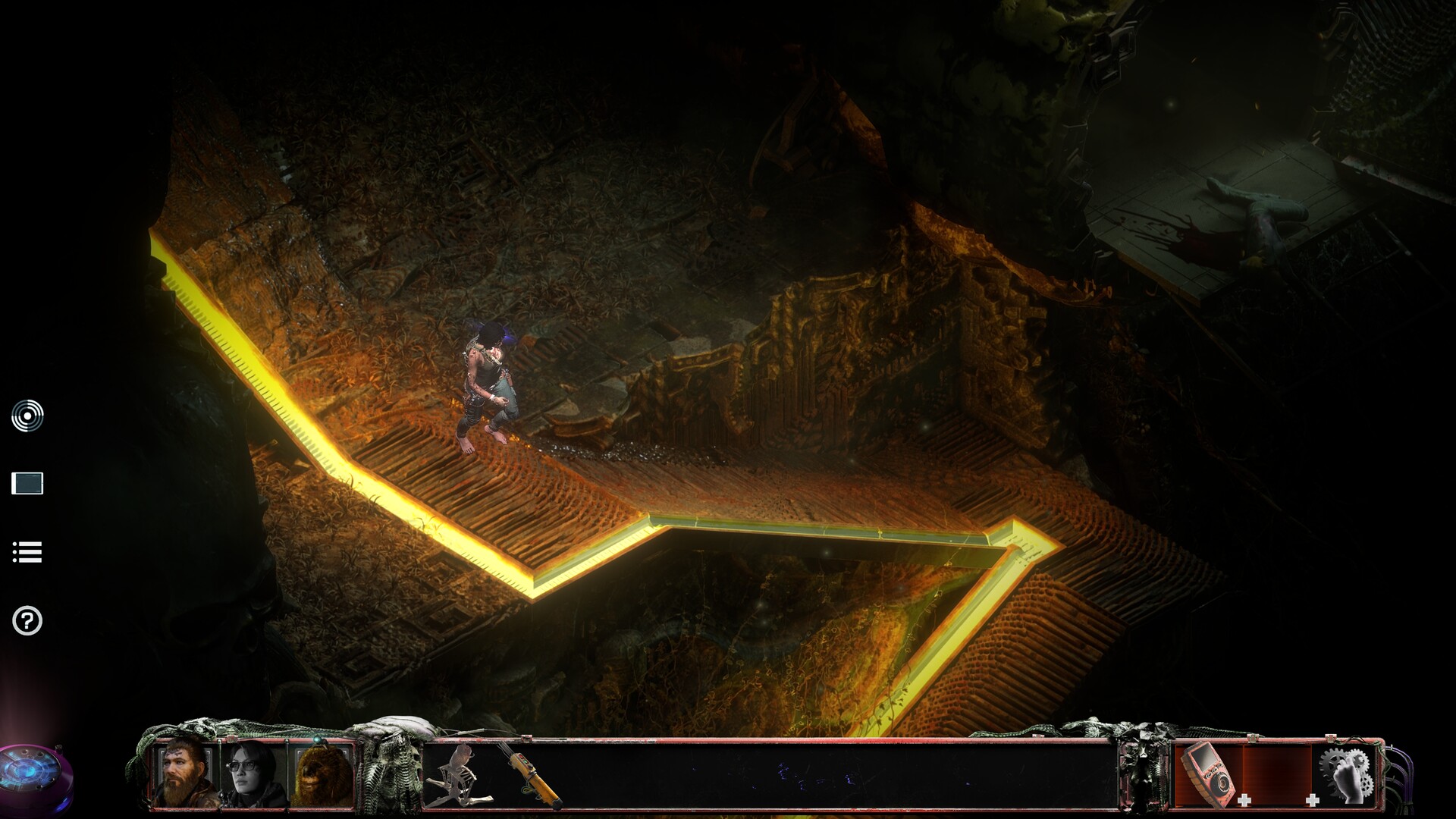Open the question mark help button

click(x=27, y=621)
